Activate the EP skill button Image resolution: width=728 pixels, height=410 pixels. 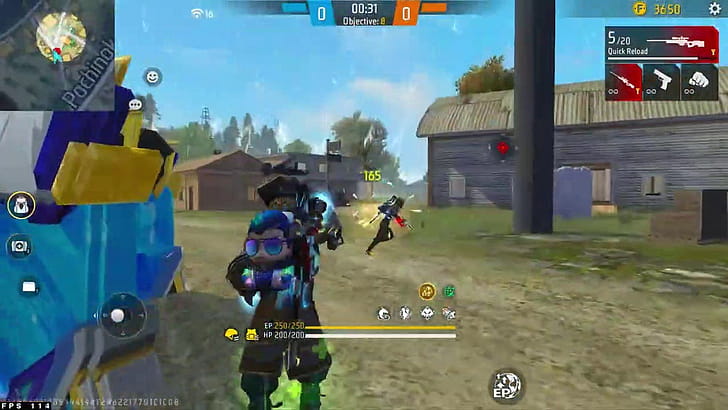coord(505,384)
